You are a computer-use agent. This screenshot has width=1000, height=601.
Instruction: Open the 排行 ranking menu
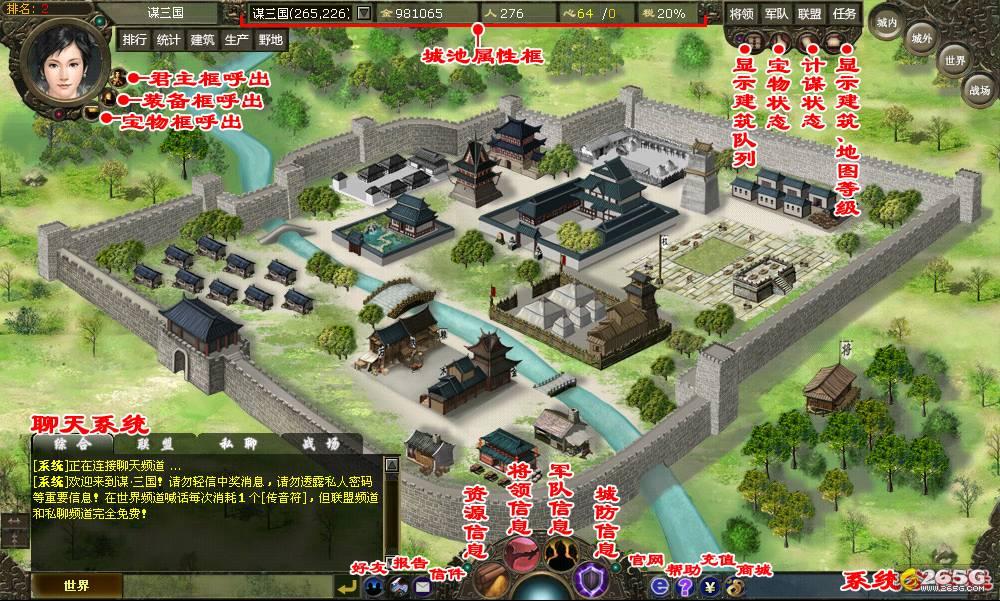134,40
